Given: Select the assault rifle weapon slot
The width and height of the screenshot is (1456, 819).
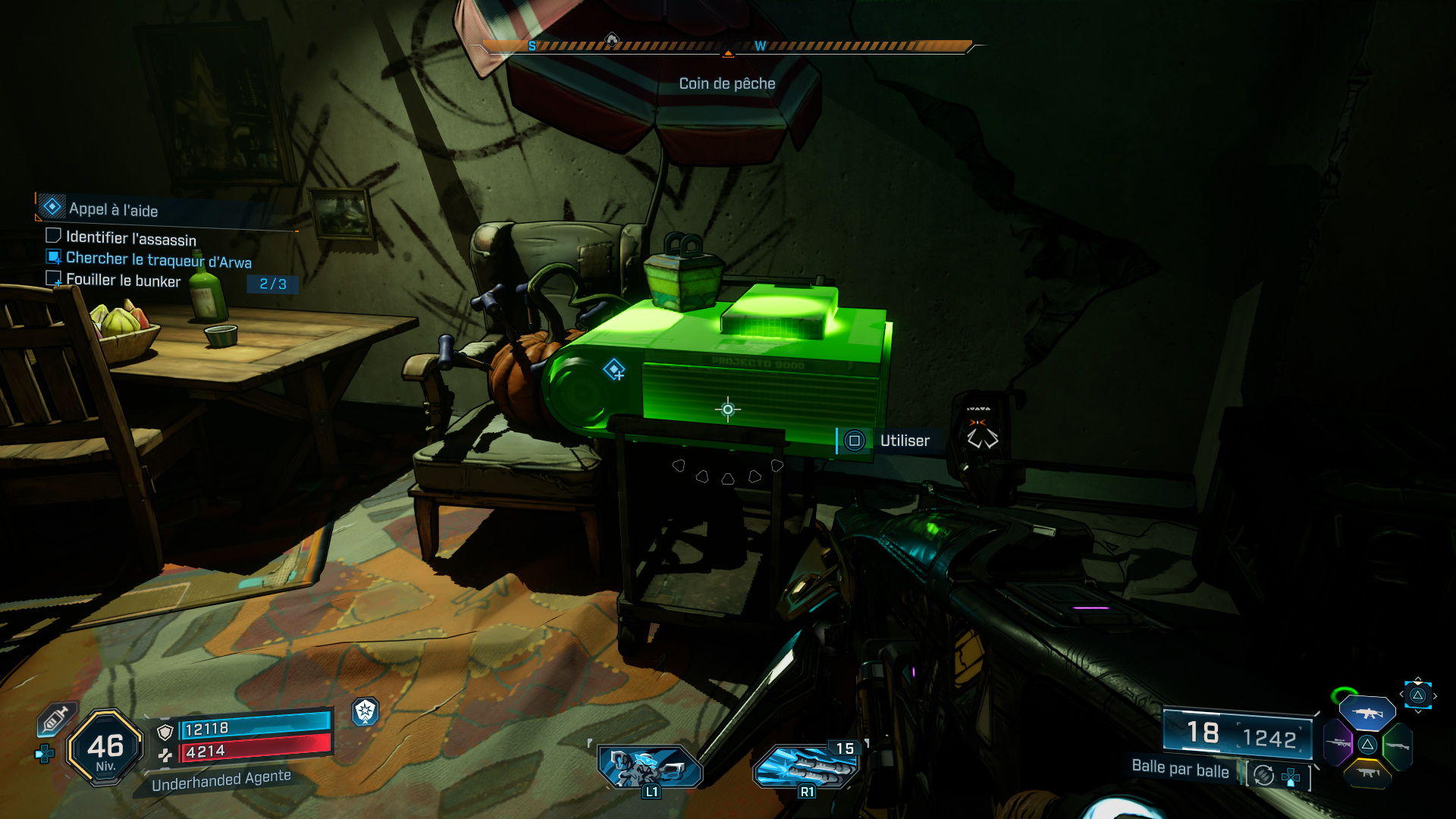Looking at the screenshot, I should pos(1367,713).
